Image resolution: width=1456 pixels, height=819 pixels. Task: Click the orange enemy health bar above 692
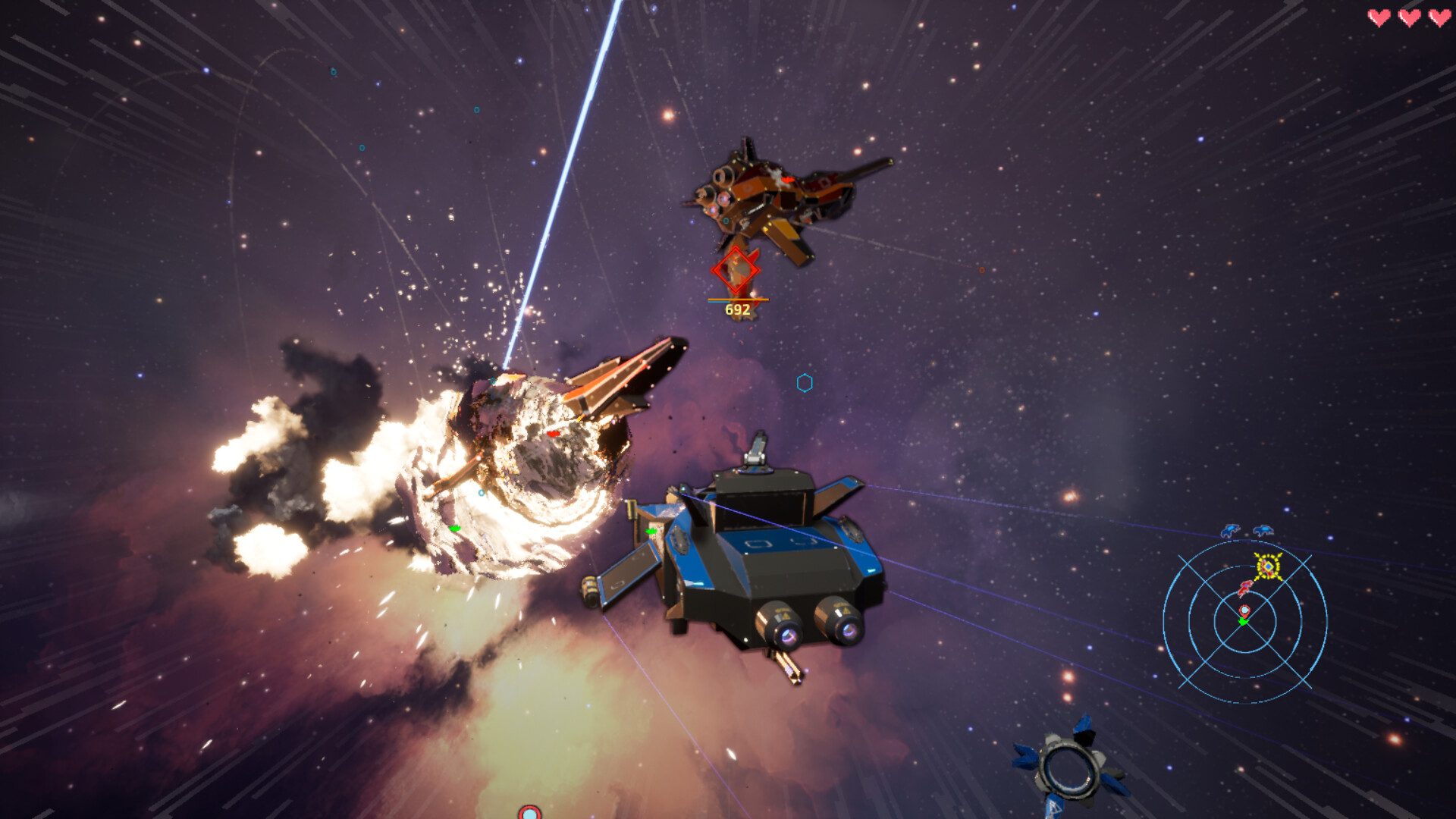737,299
